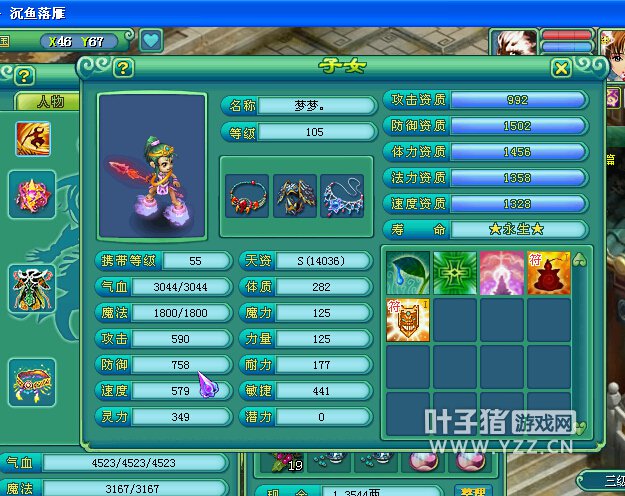Click the child's portrait with the red spear
The image size is (625, 496).
152,167
